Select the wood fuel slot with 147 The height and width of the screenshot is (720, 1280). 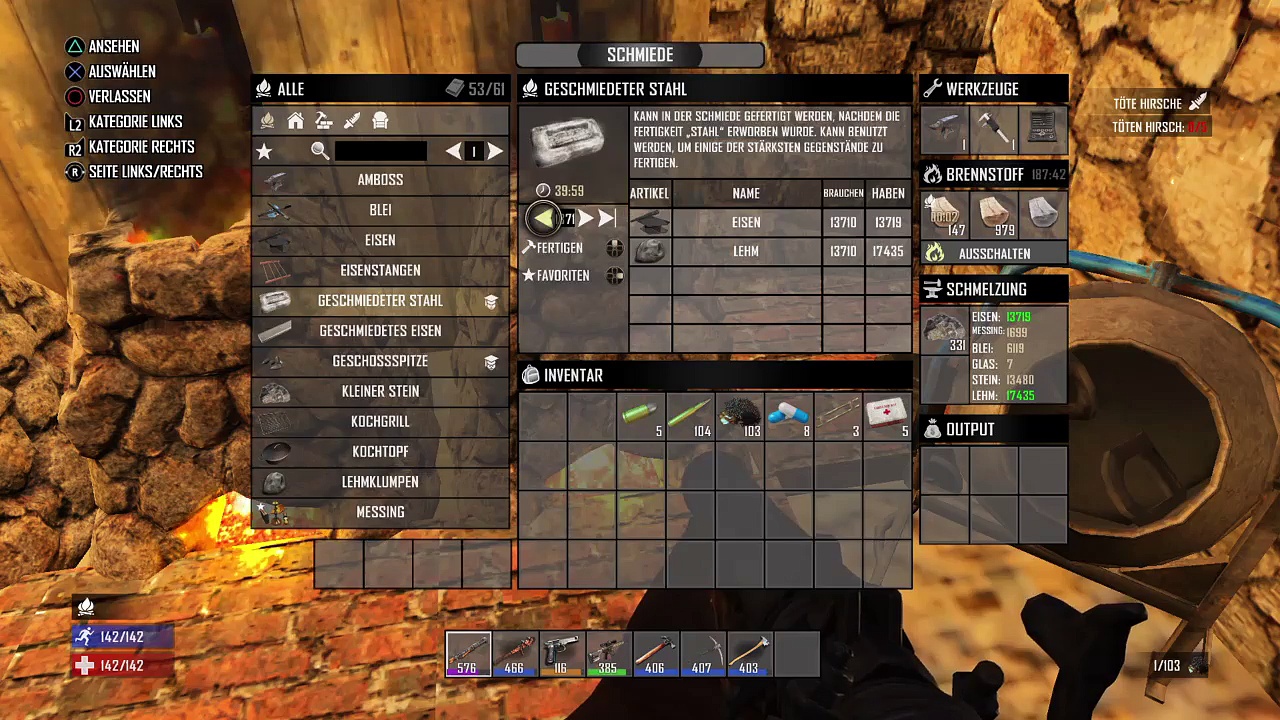pyautogui.click(x=945, y=215)
